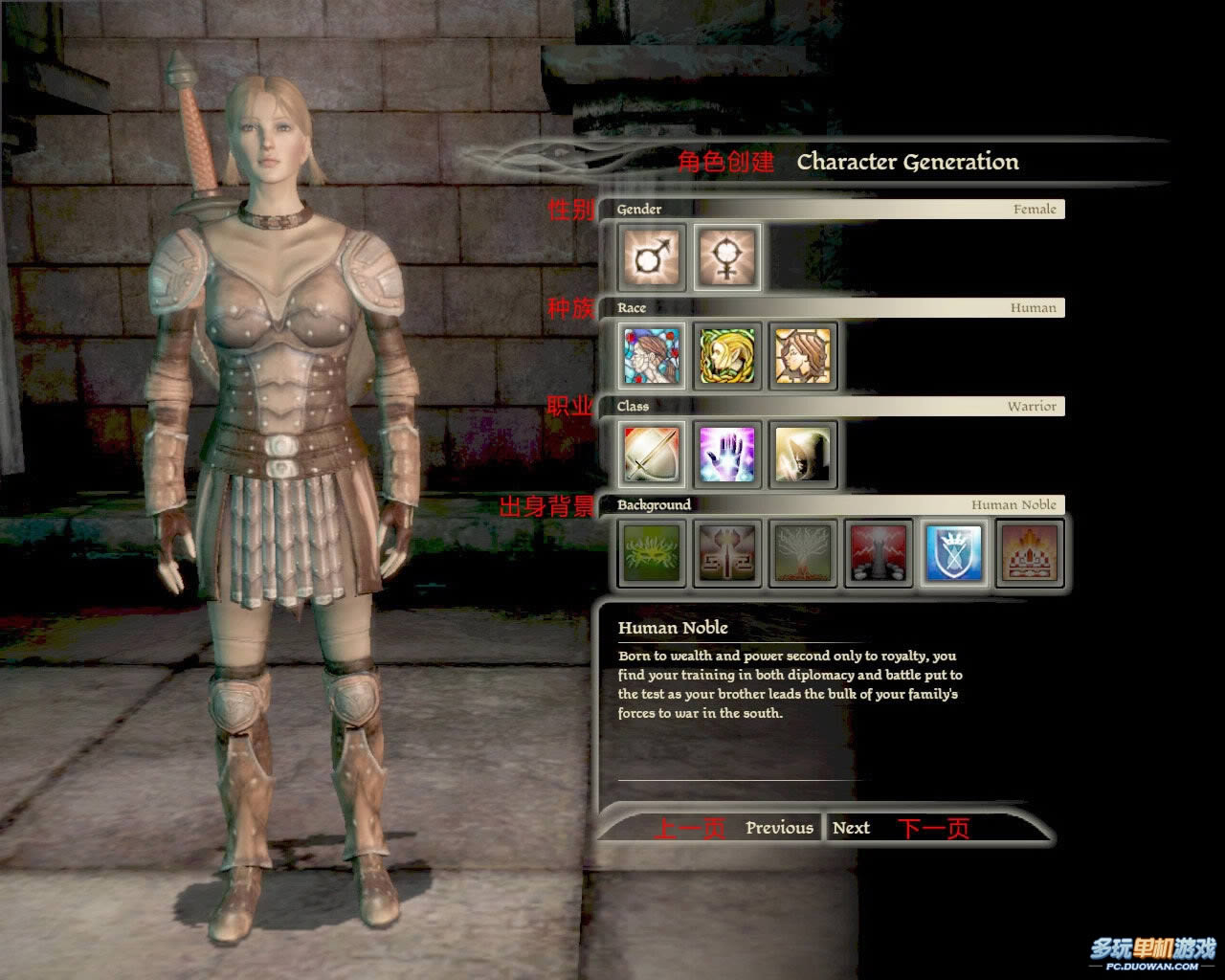Image resolution: width=1225 pixels, height=980 pixels.
Task: Select the bare tree background icon
Action: click(x=803, y=553)
